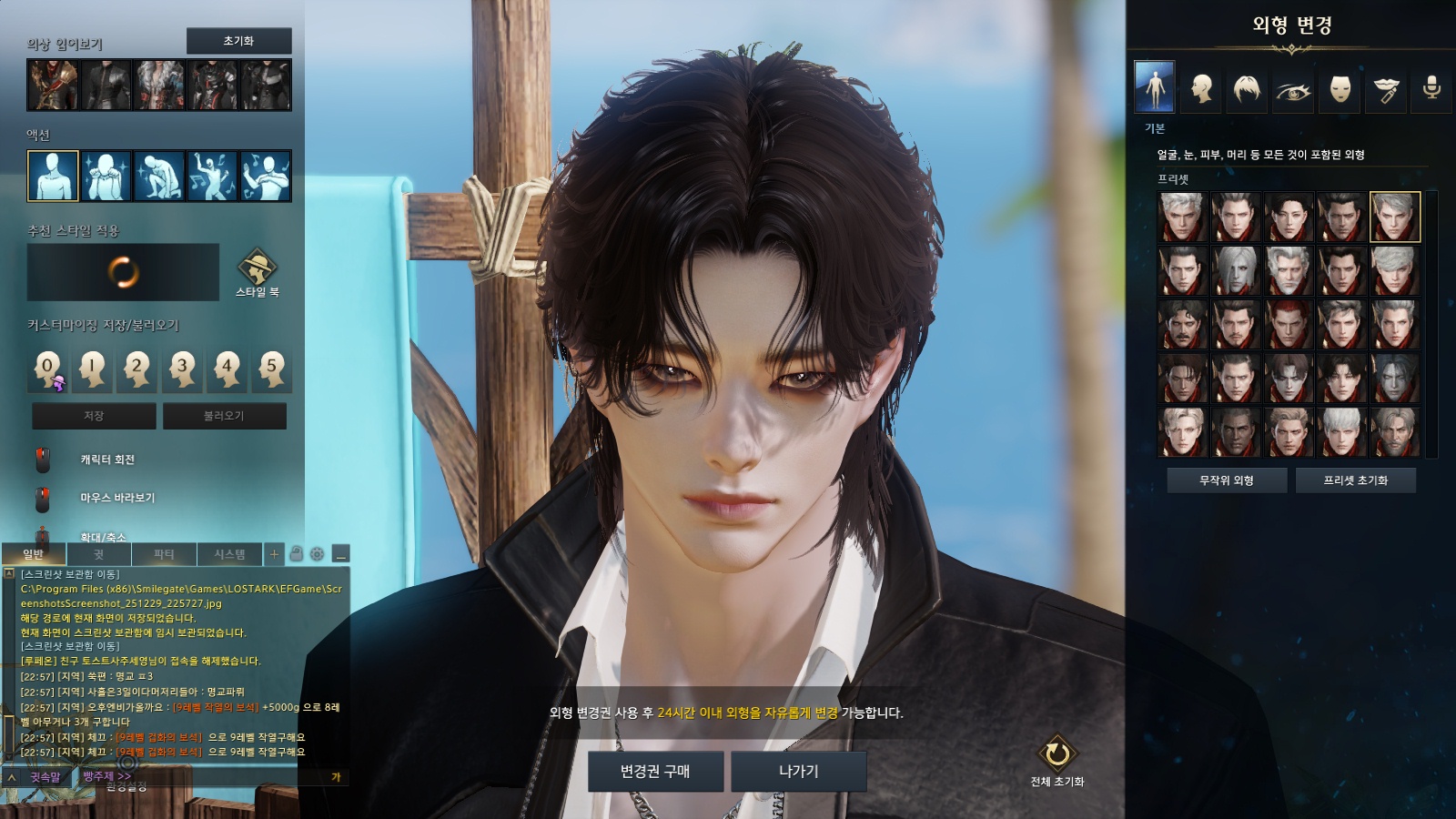Open the 스타일 북 style book
This screenshot has height=819, width=1456.
click(257, 272)
